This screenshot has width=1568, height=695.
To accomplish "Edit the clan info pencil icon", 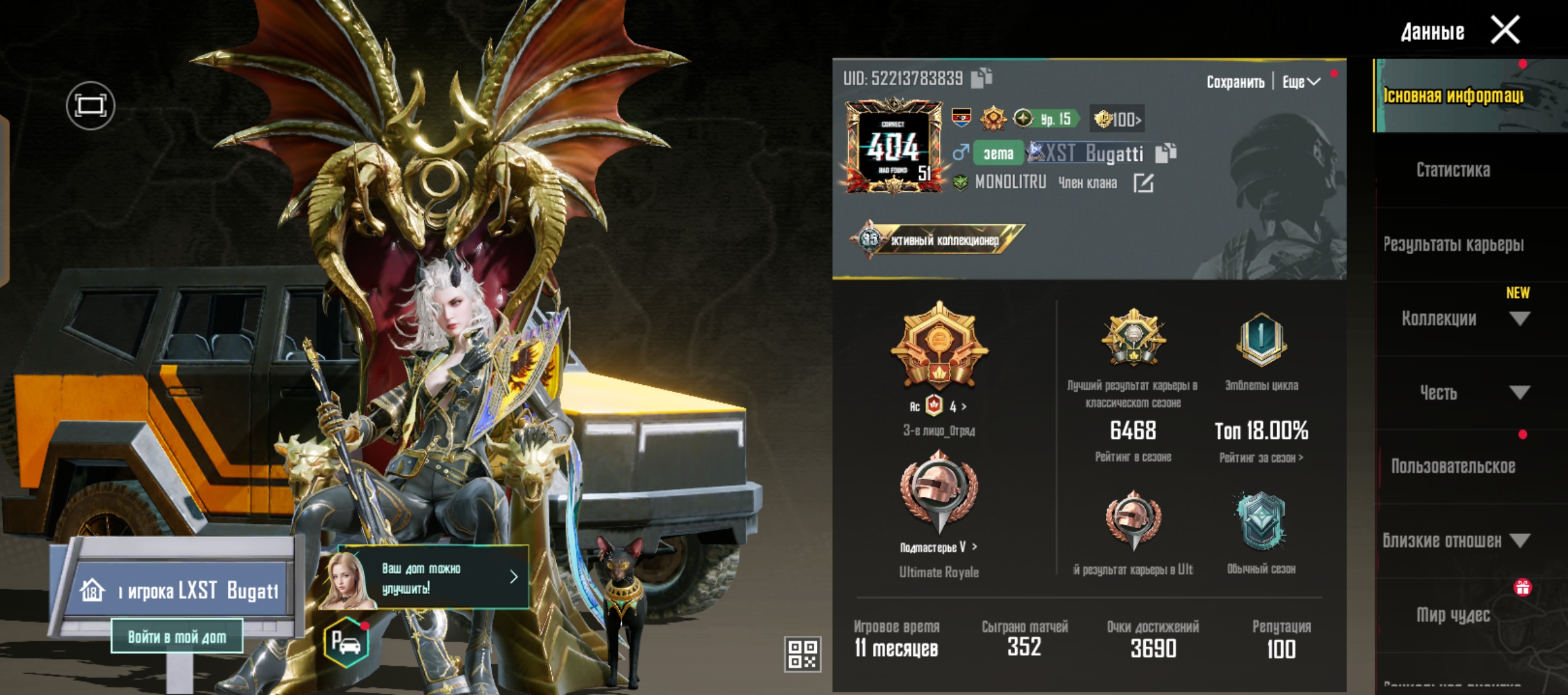I will click(1143, 183).
